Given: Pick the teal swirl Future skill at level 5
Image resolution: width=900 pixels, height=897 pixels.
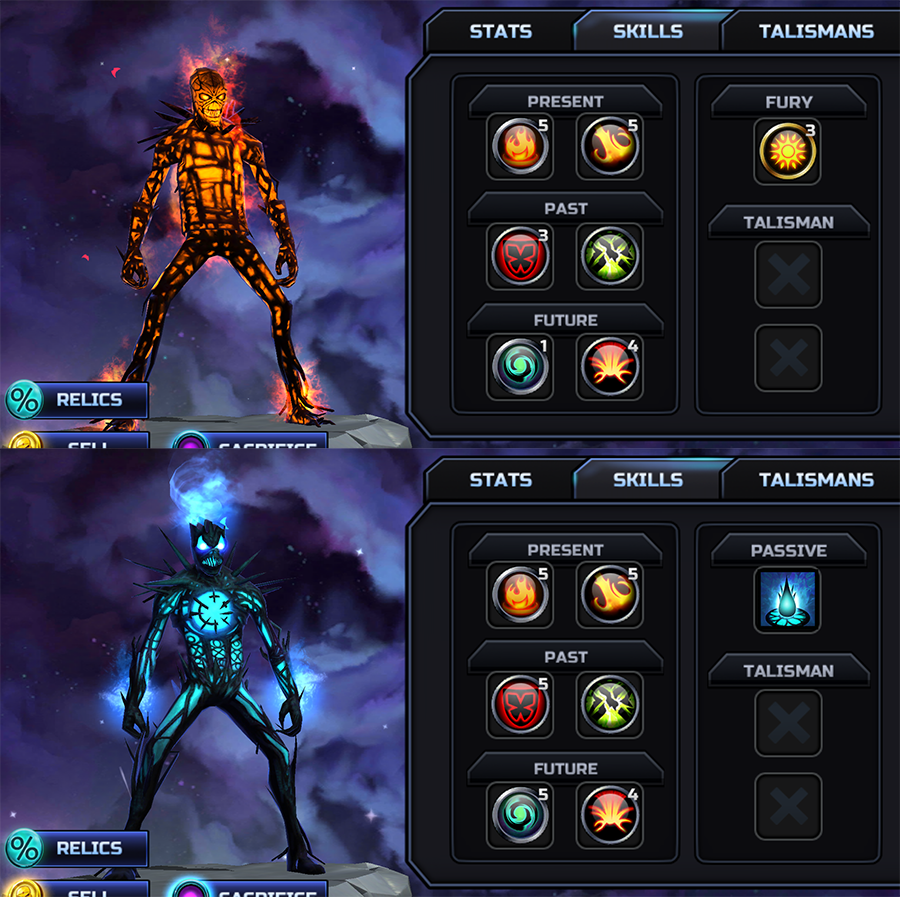Looking at the screenshot, I should [518, 817].
